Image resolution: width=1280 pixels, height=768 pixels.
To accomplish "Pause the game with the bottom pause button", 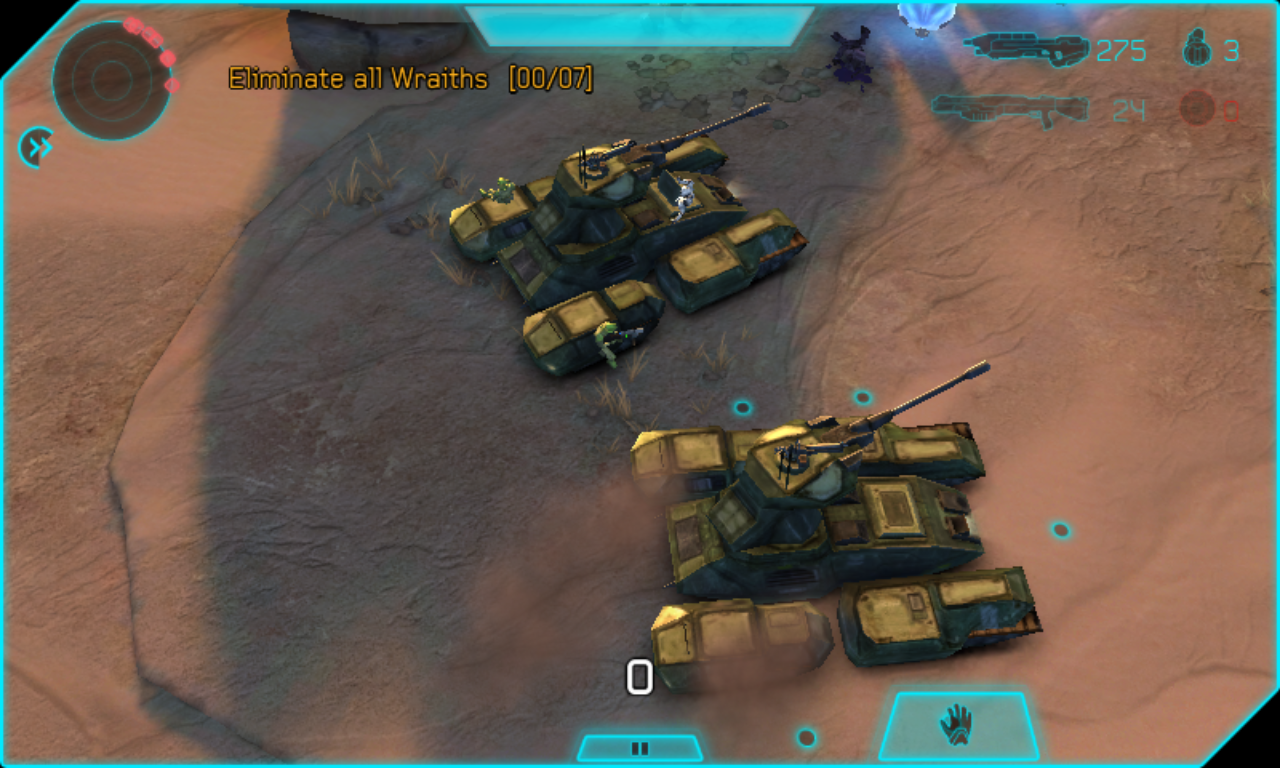I will tap(640, 747).
